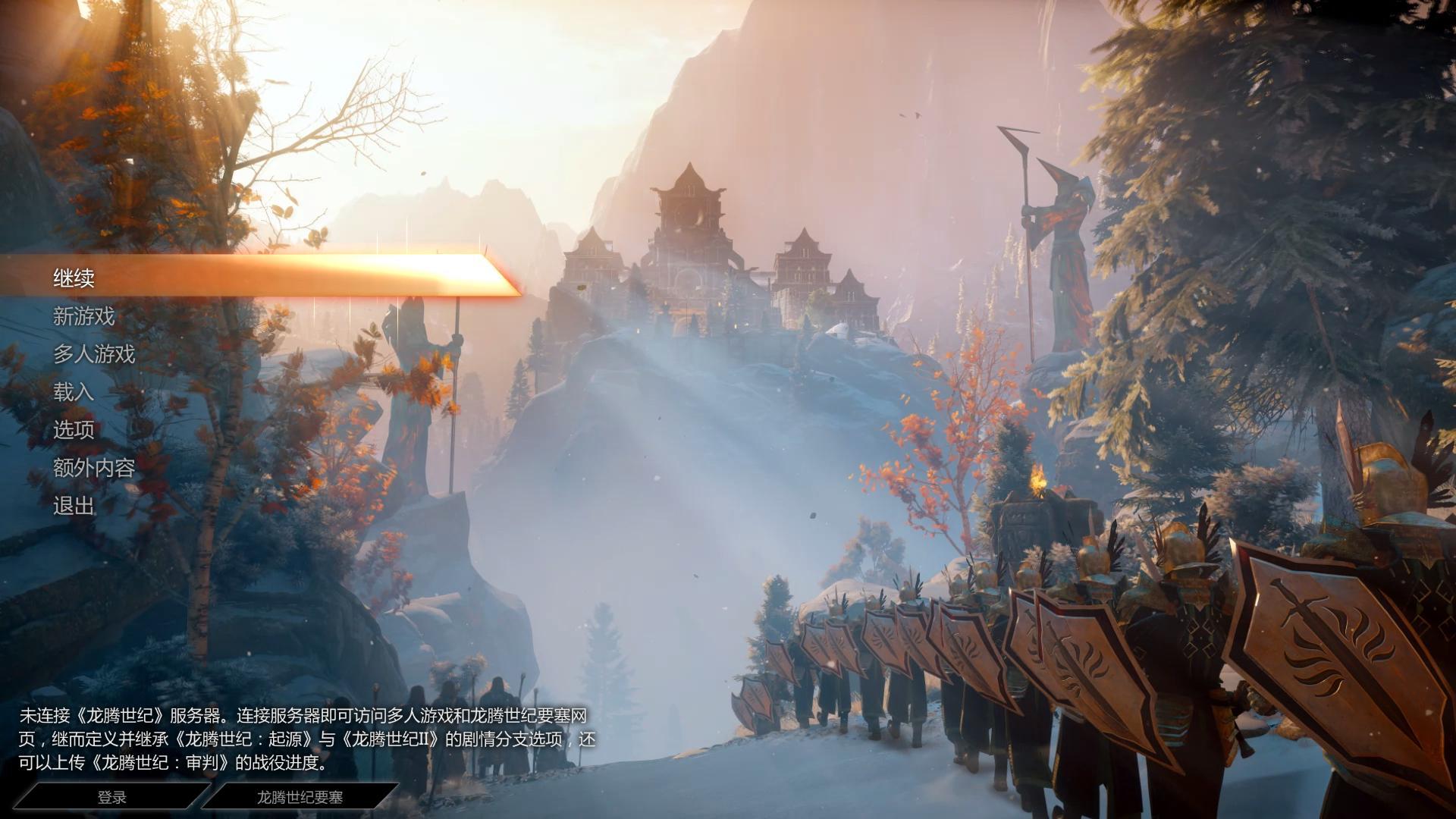Screen dimensions: 1456x819
Task: Click the 登录 login button
Action: tap(112, 797)
